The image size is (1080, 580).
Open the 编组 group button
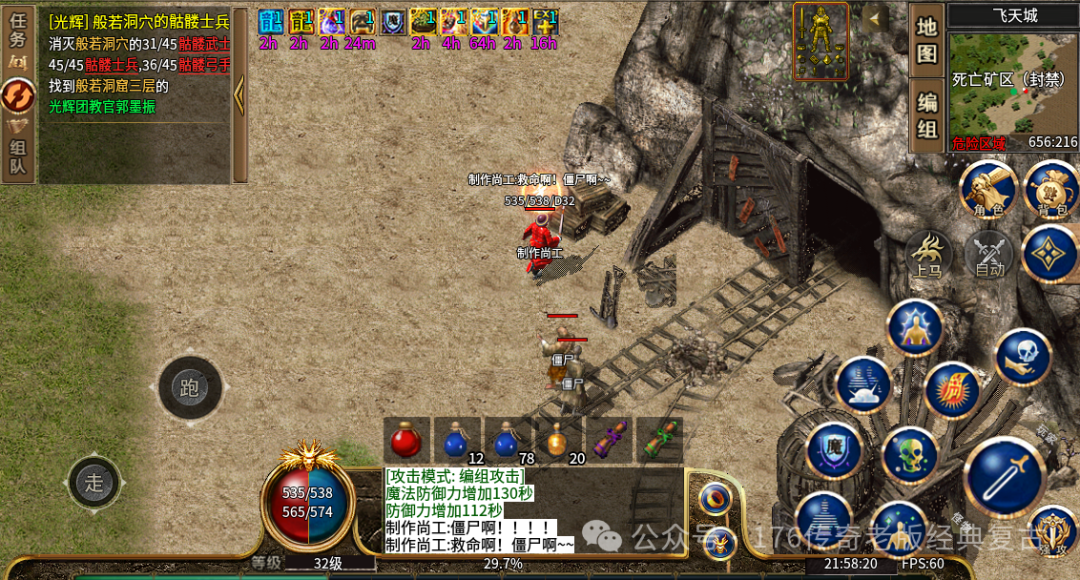point(927,116)
